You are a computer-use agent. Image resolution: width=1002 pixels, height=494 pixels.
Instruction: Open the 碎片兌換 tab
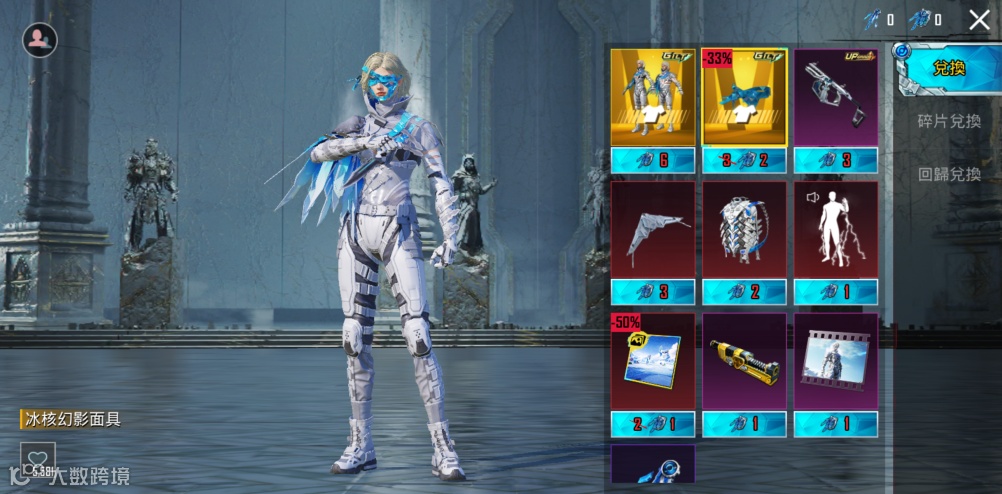point(949,121)
